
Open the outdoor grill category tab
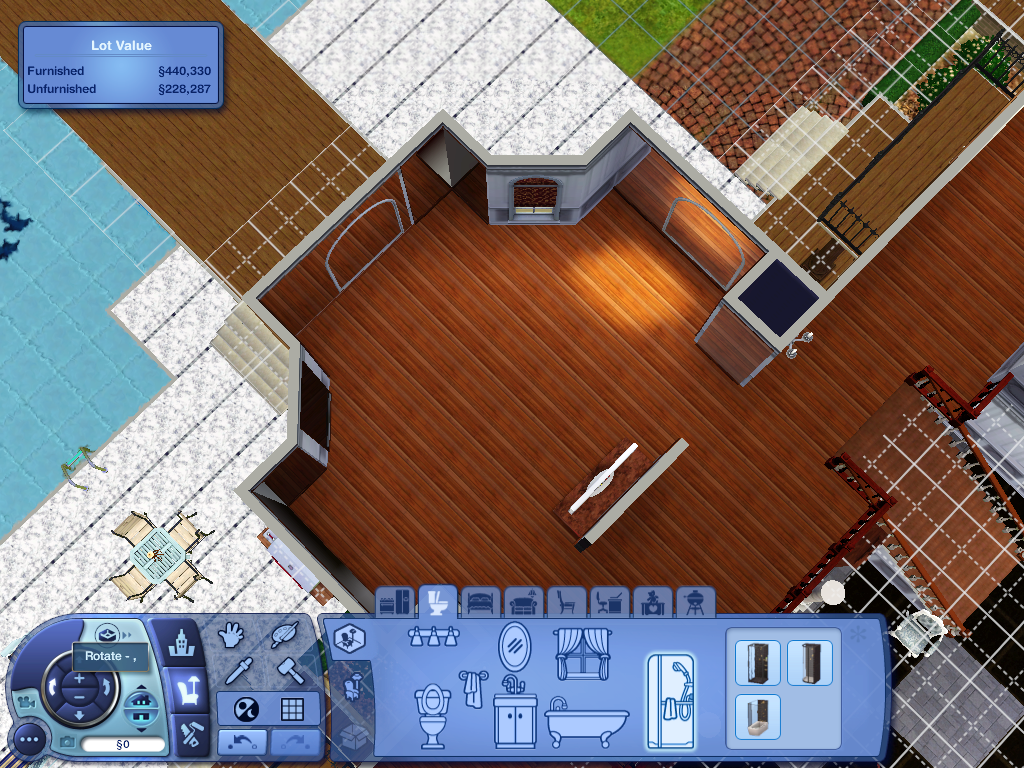[x=696, y=603]
